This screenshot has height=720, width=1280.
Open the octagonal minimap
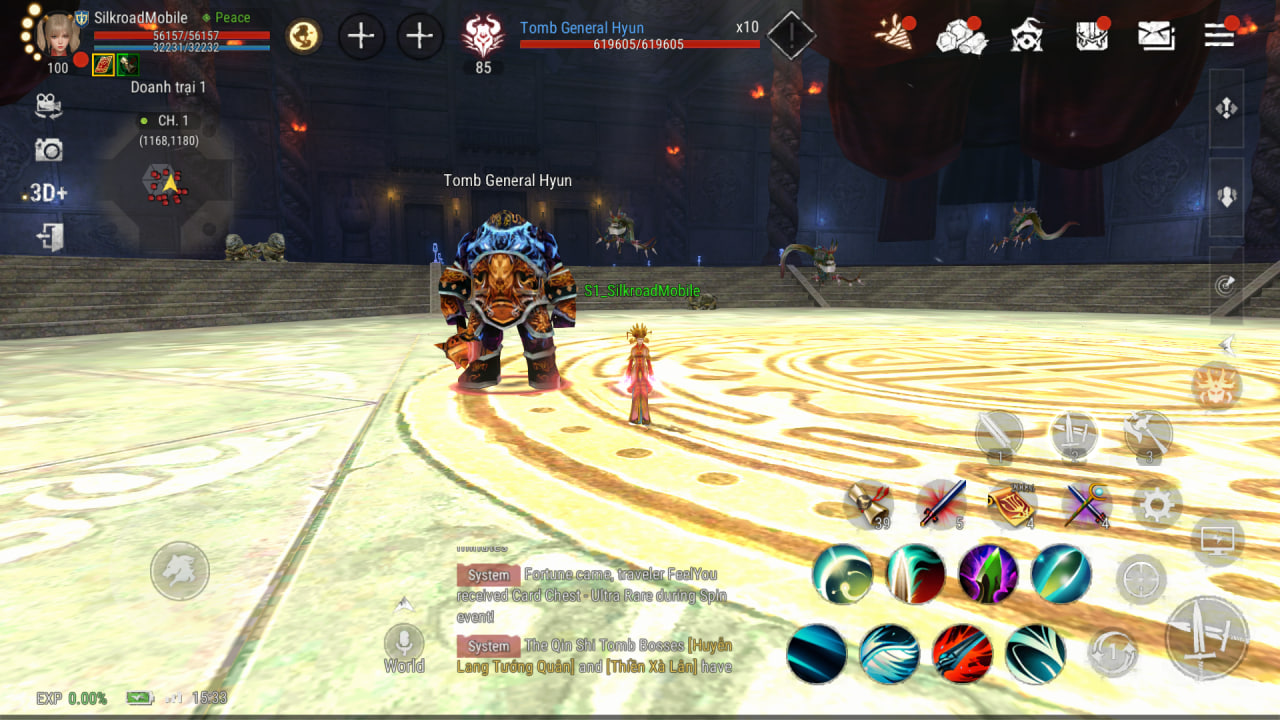coord(167,185)
